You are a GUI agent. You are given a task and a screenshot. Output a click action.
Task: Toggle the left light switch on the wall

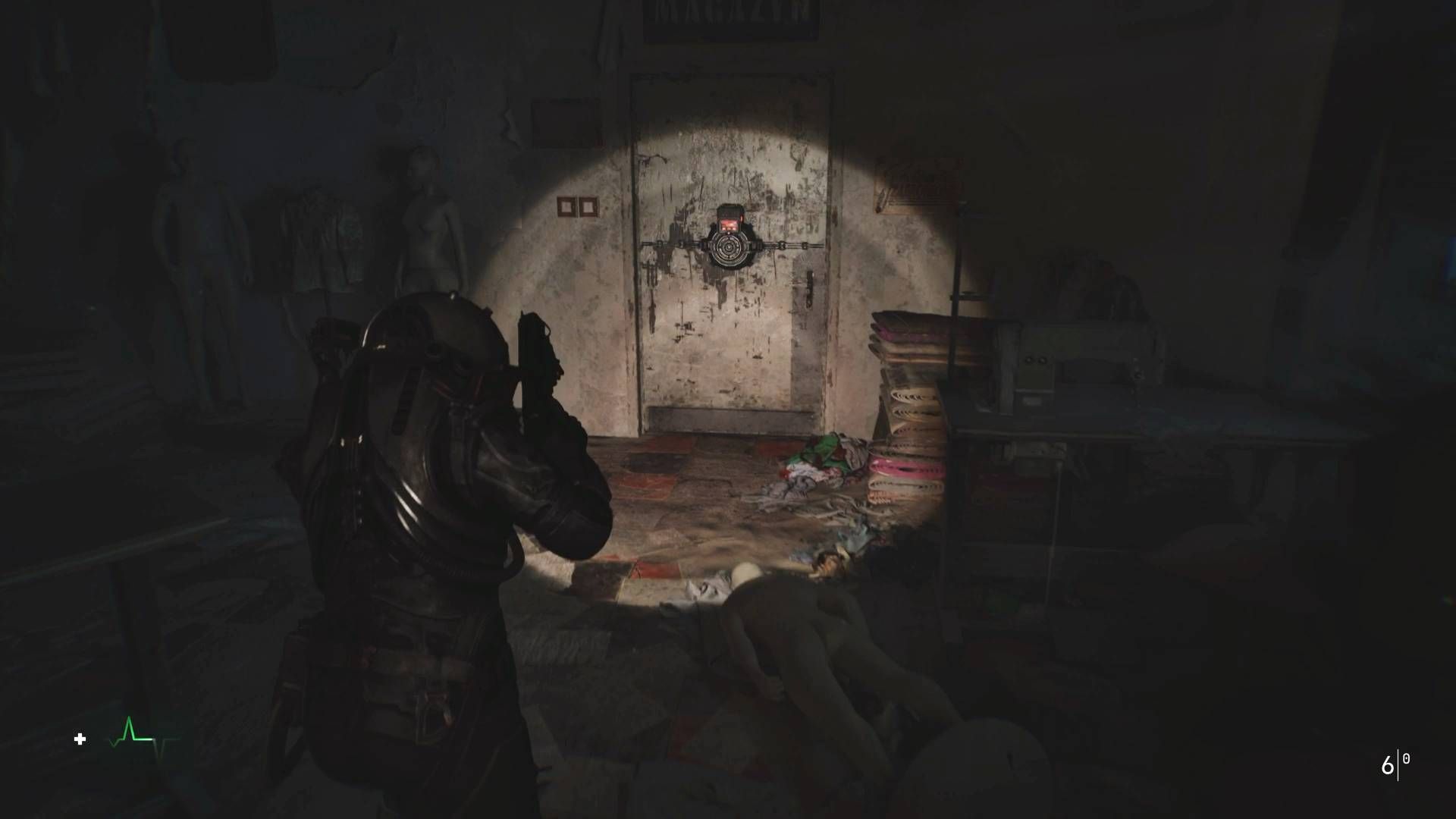[566, 206]
